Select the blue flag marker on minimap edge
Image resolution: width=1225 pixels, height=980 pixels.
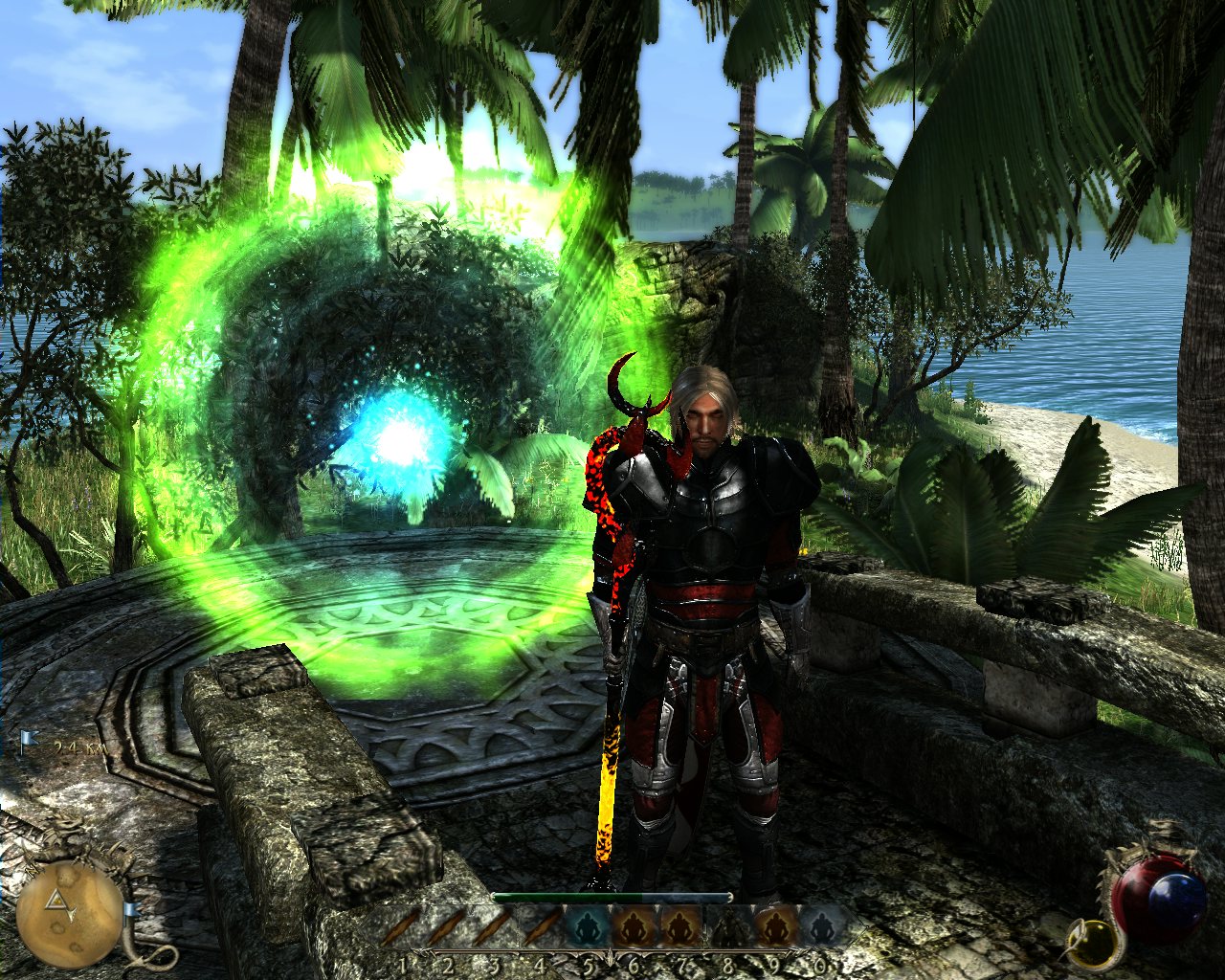(x=128, y=910)
